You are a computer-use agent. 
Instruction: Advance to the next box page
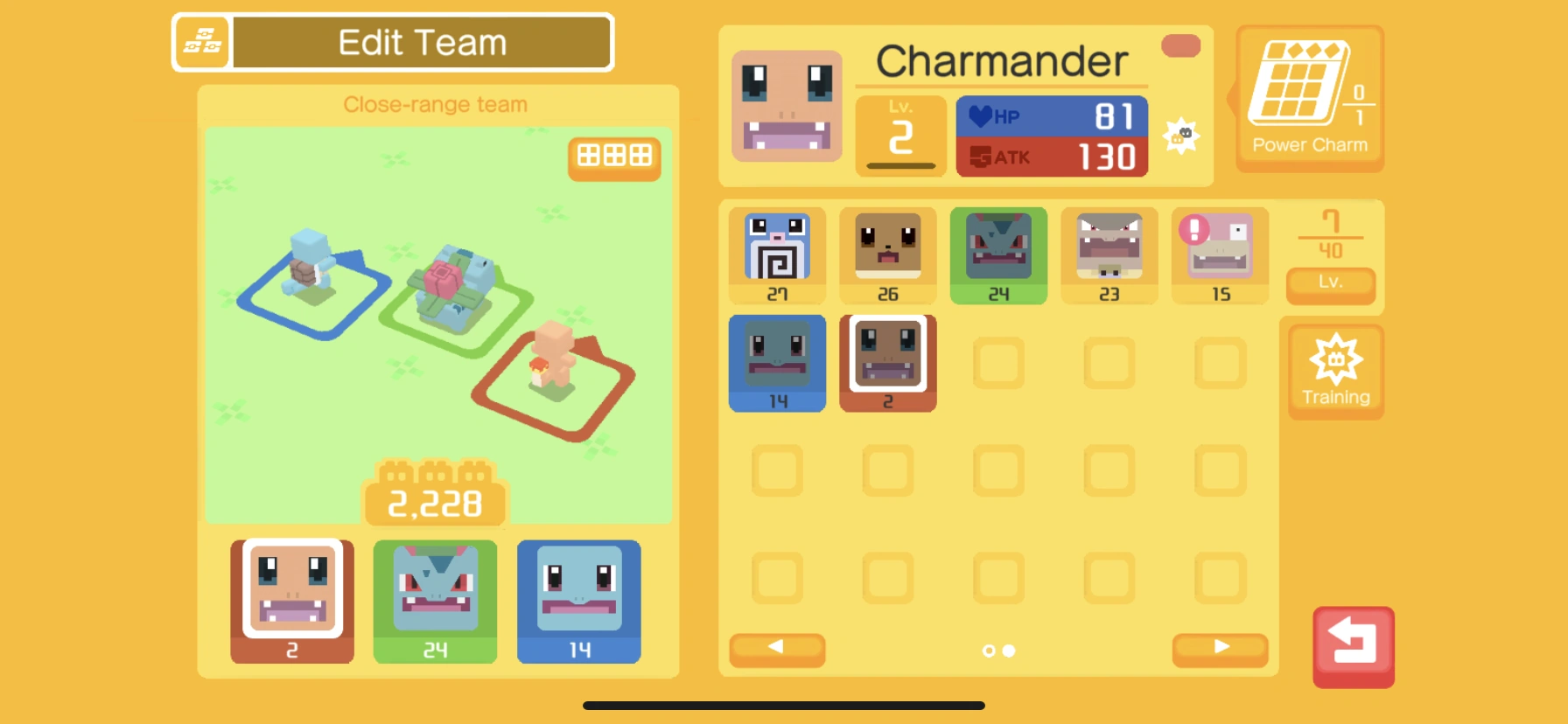[x=1220, y=649]
